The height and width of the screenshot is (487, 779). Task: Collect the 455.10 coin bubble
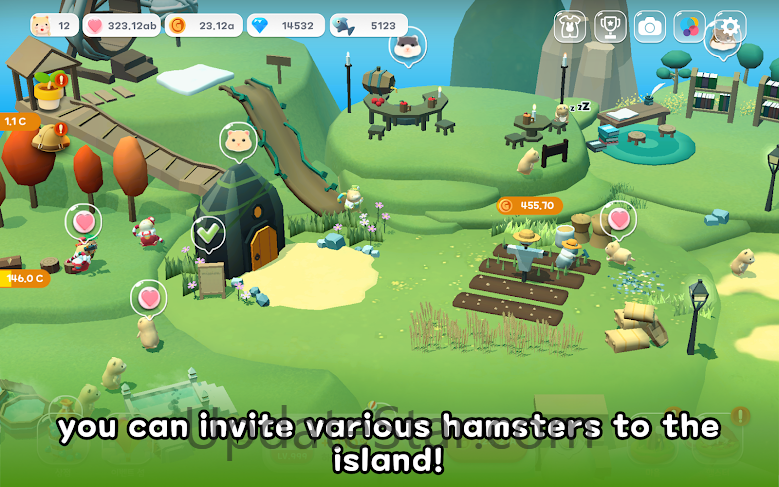[529, 206]
